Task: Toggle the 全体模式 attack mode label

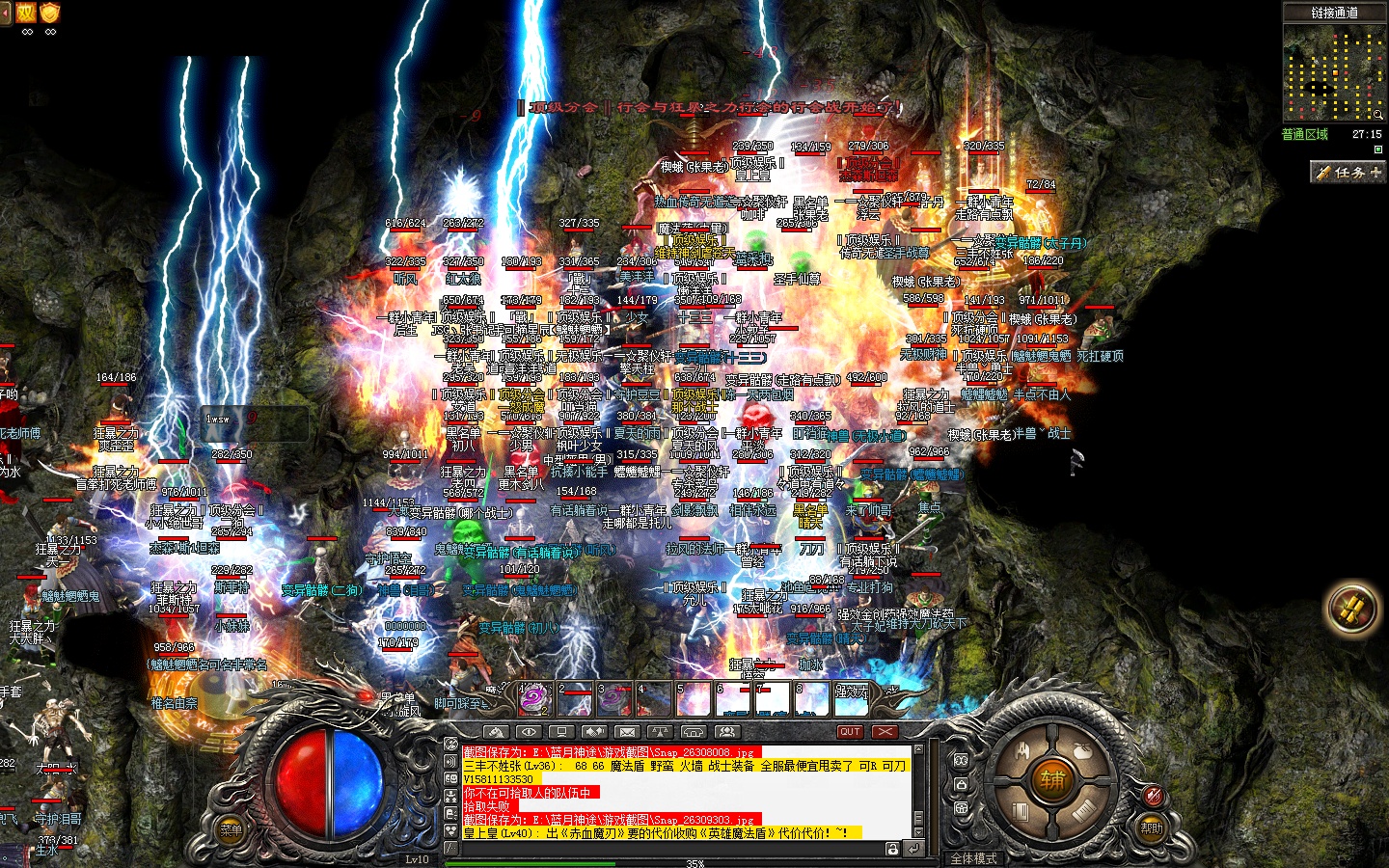Action: [x=973, y=858]
